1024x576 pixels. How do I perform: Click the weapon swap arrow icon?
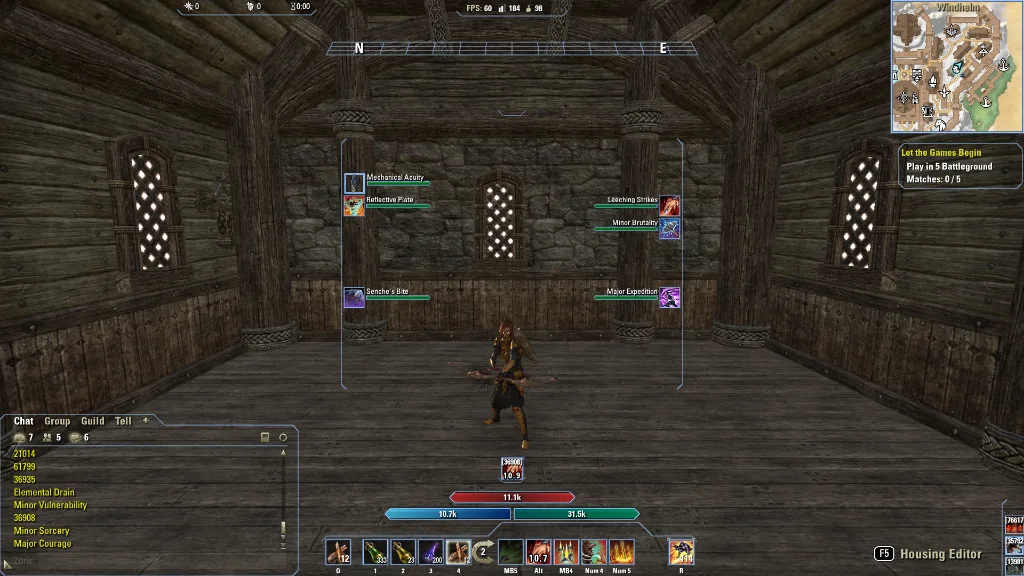click(x=484, y=551)
